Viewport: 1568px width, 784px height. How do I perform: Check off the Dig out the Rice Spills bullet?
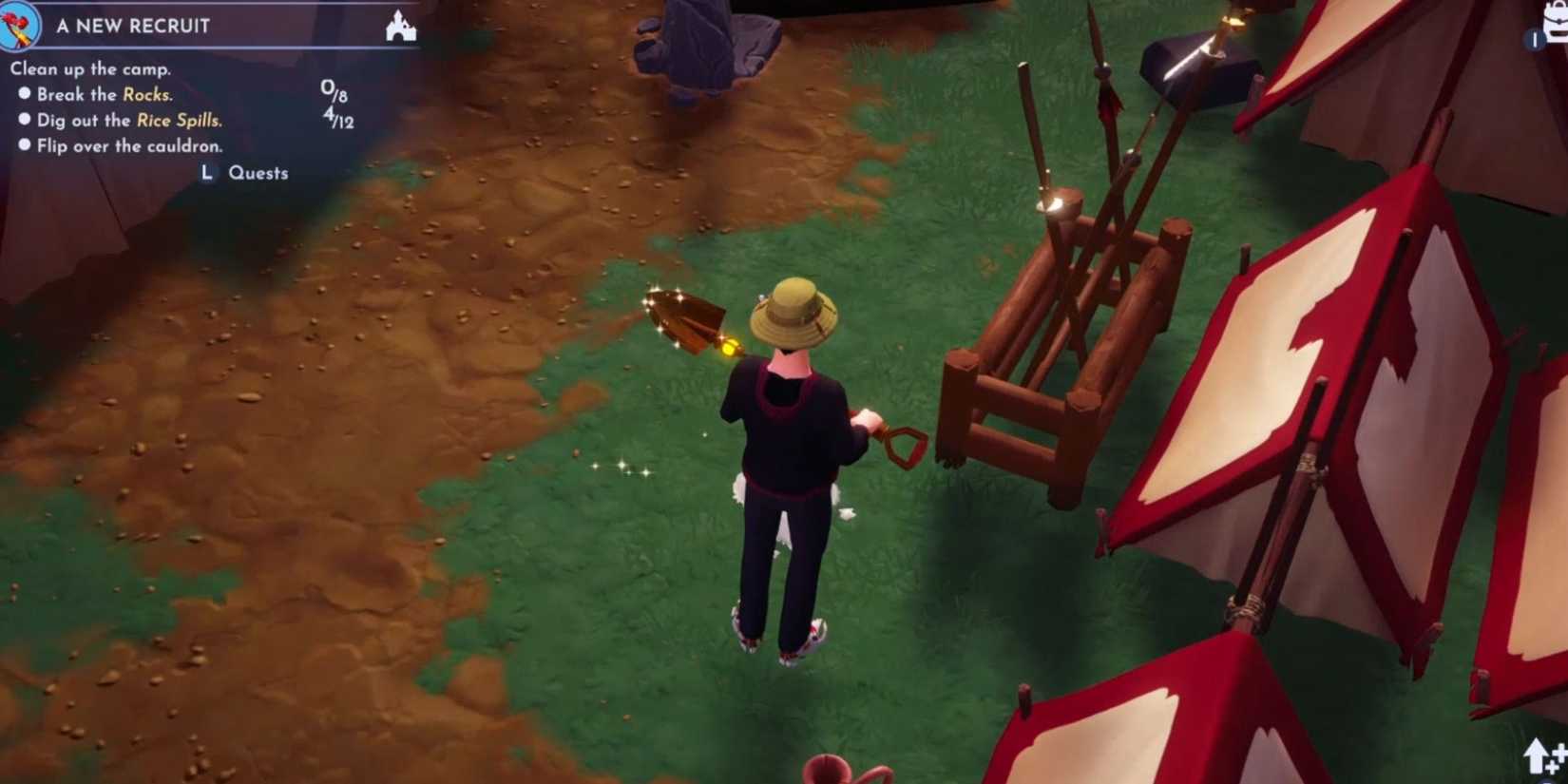(26, 121)
